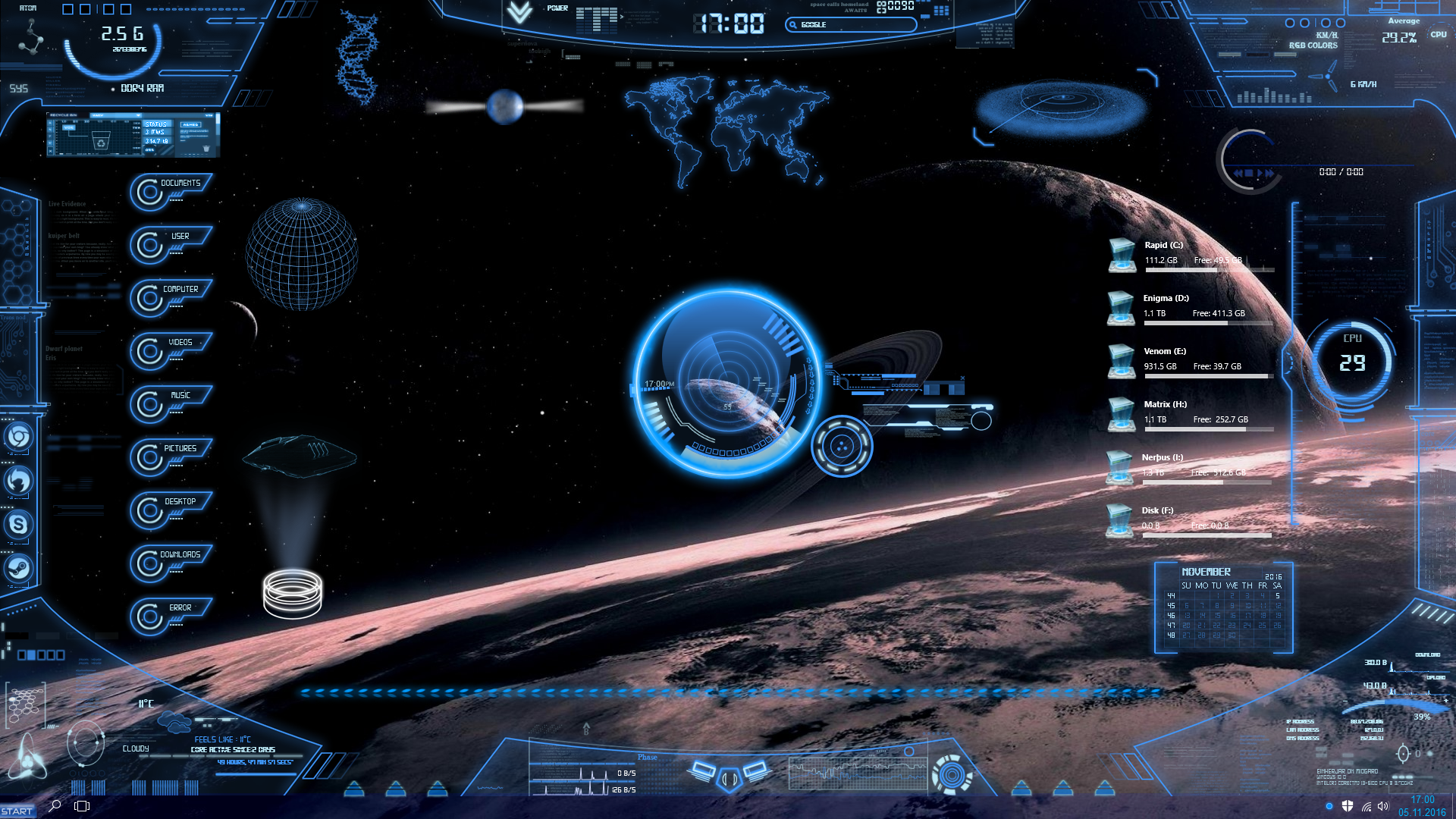Select the Music launcher button
The image size is (1456, 819).
coord(179,396)
